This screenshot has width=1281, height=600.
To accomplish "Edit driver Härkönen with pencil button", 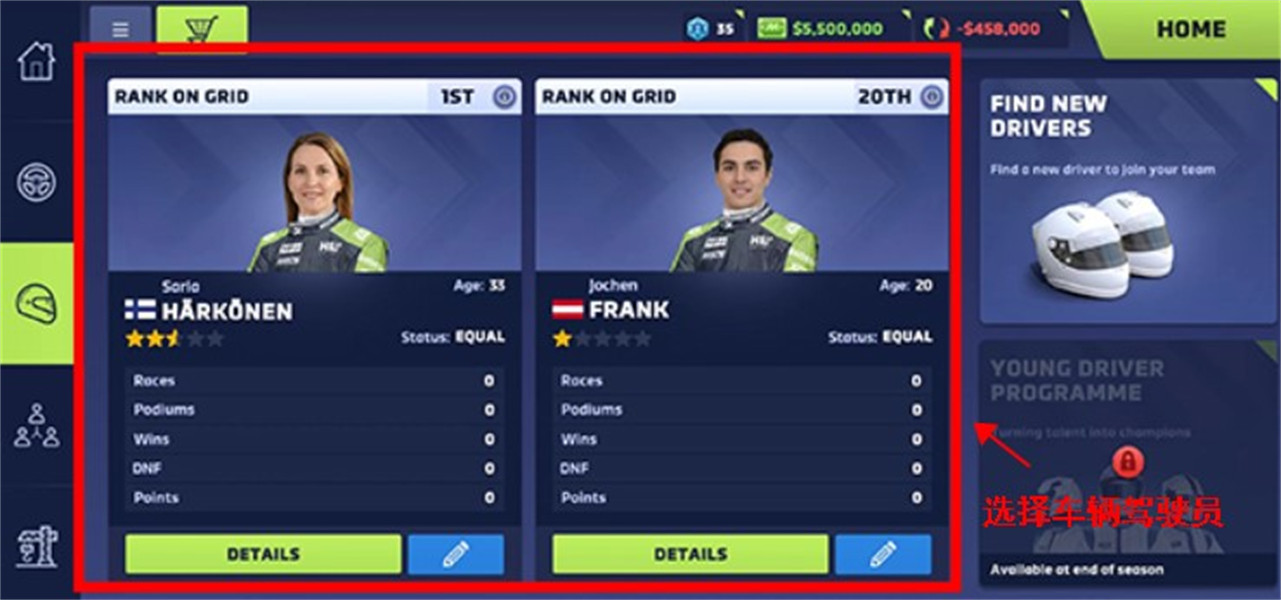I will 455,554.
